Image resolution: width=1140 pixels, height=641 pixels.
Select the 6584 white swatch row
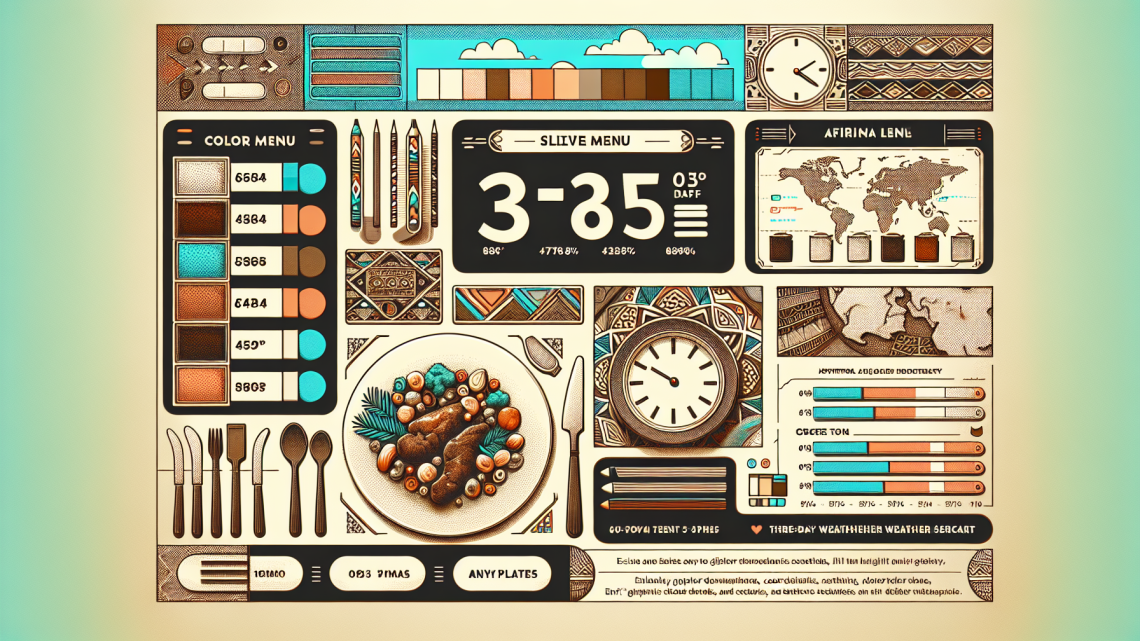(x=250, y=178)
